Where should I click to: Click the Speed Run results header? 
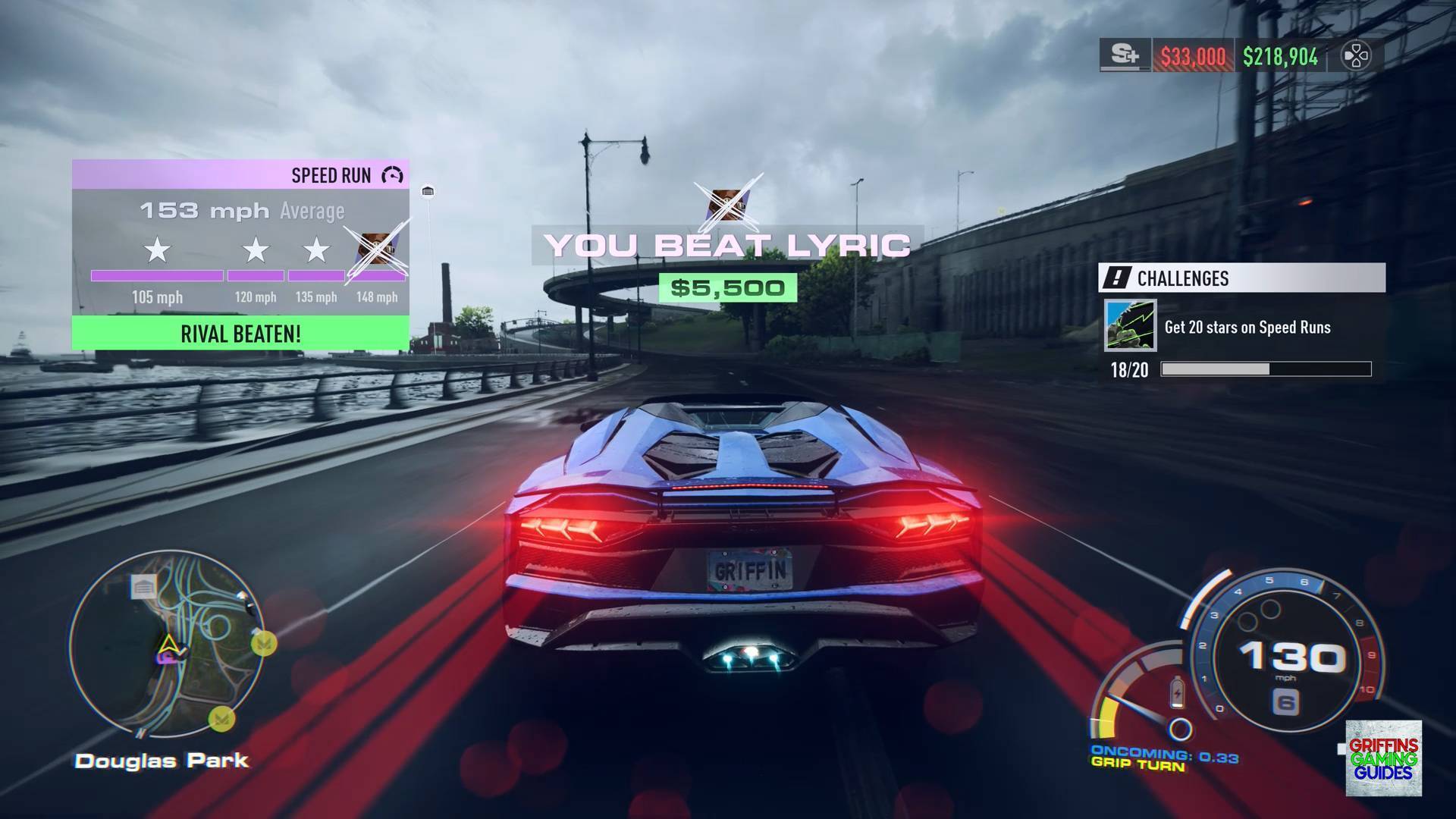click(x=240, y=175)
